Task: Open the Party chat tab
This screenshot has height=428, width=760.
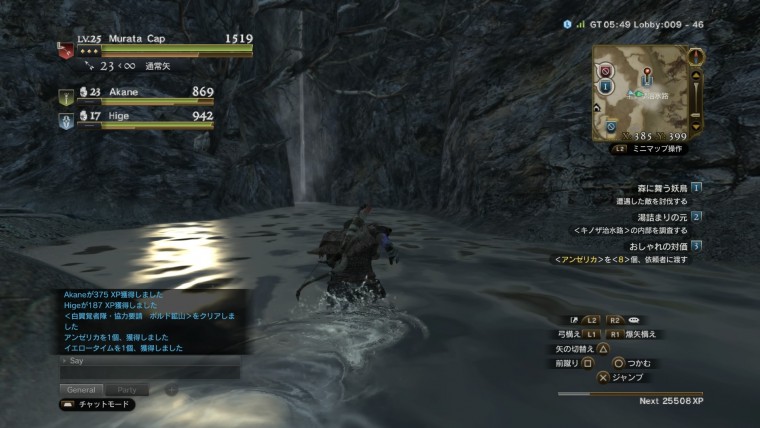Action: 127,389
